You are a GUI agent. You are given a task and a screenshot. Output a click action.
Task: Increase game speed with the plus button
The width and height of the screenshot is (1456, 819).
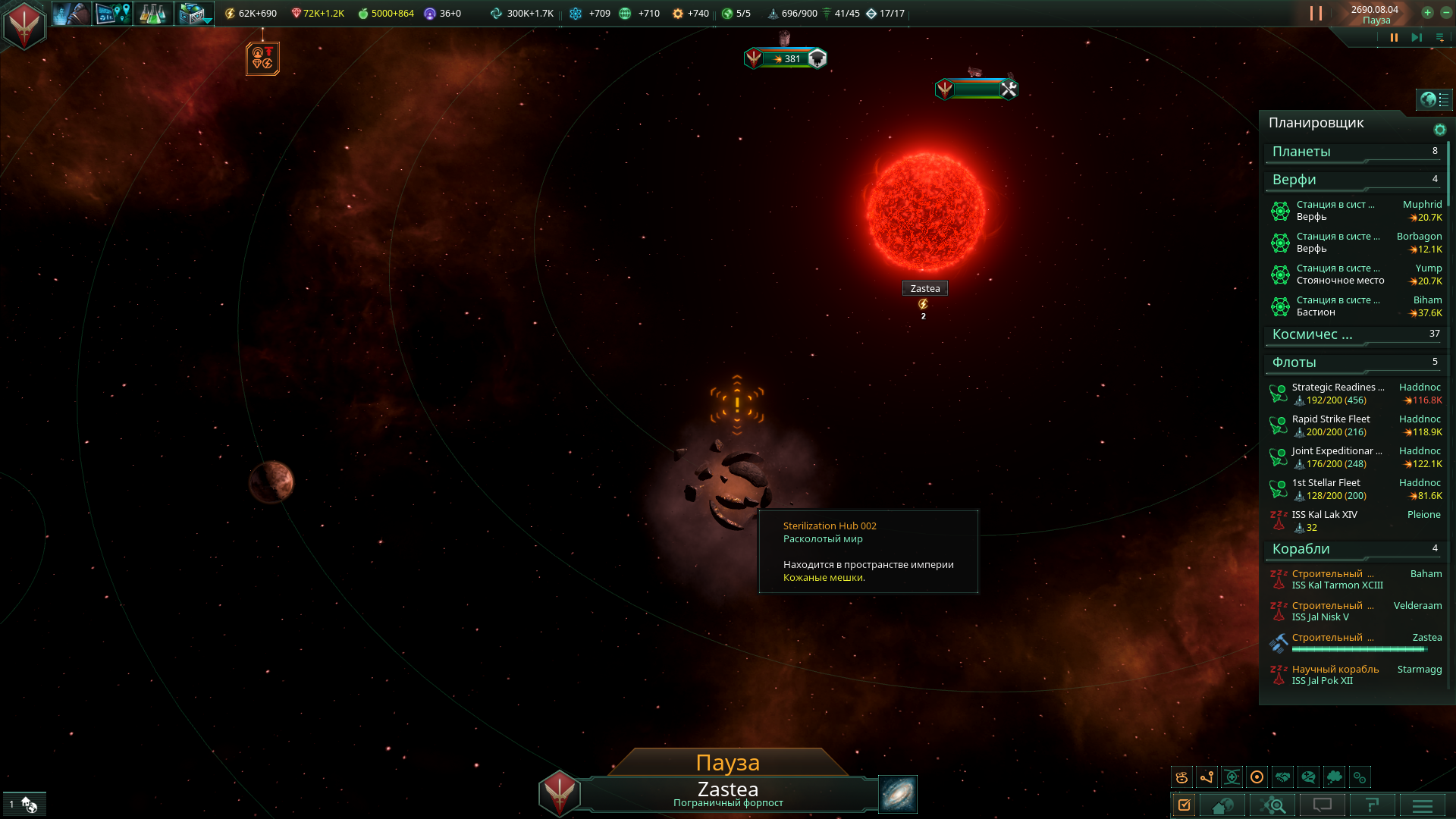pyautogui.click(x=1427, y=12)
